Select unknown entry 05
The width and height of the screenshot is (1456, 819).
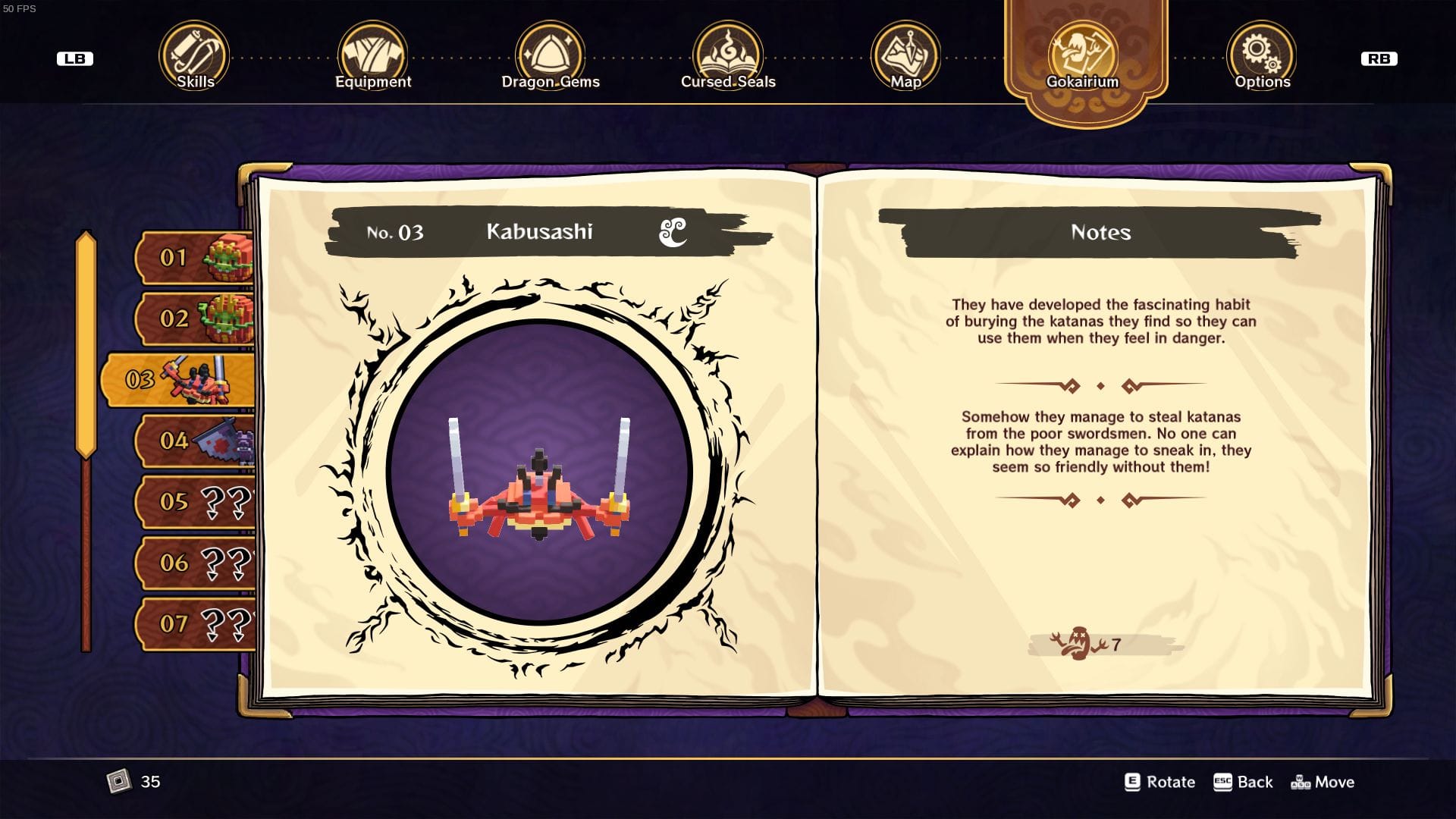pos(196,501)
